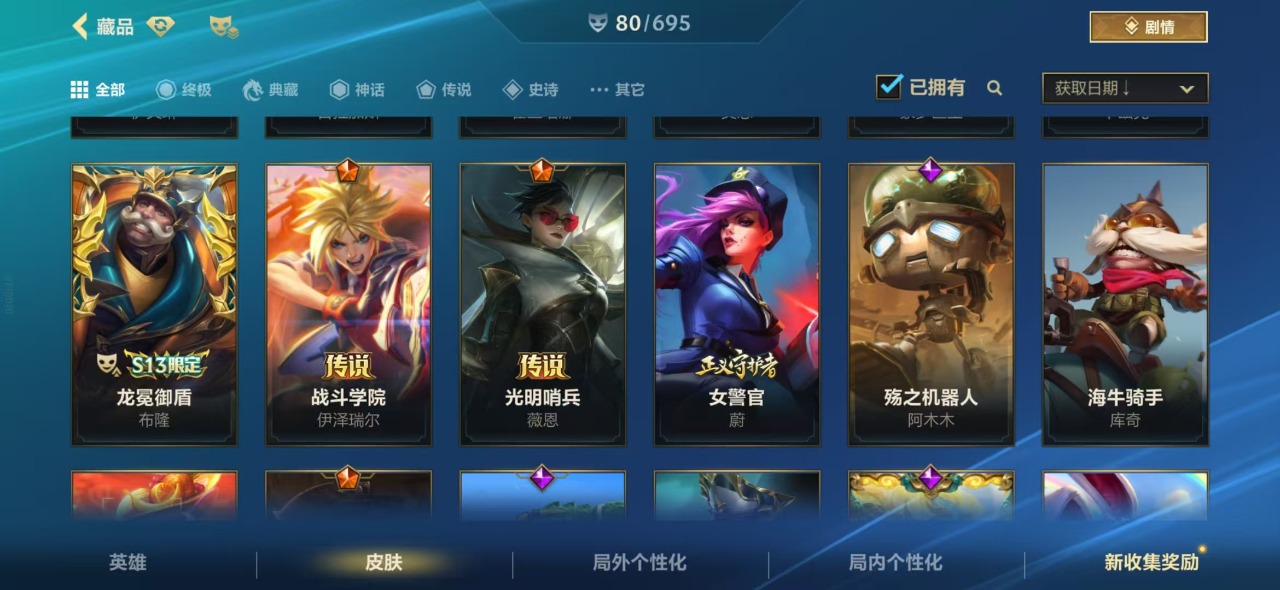Click the search magnifier icon
Image resolution: width=1280 pixels, height=590 pixels.
tap(994, 88)
